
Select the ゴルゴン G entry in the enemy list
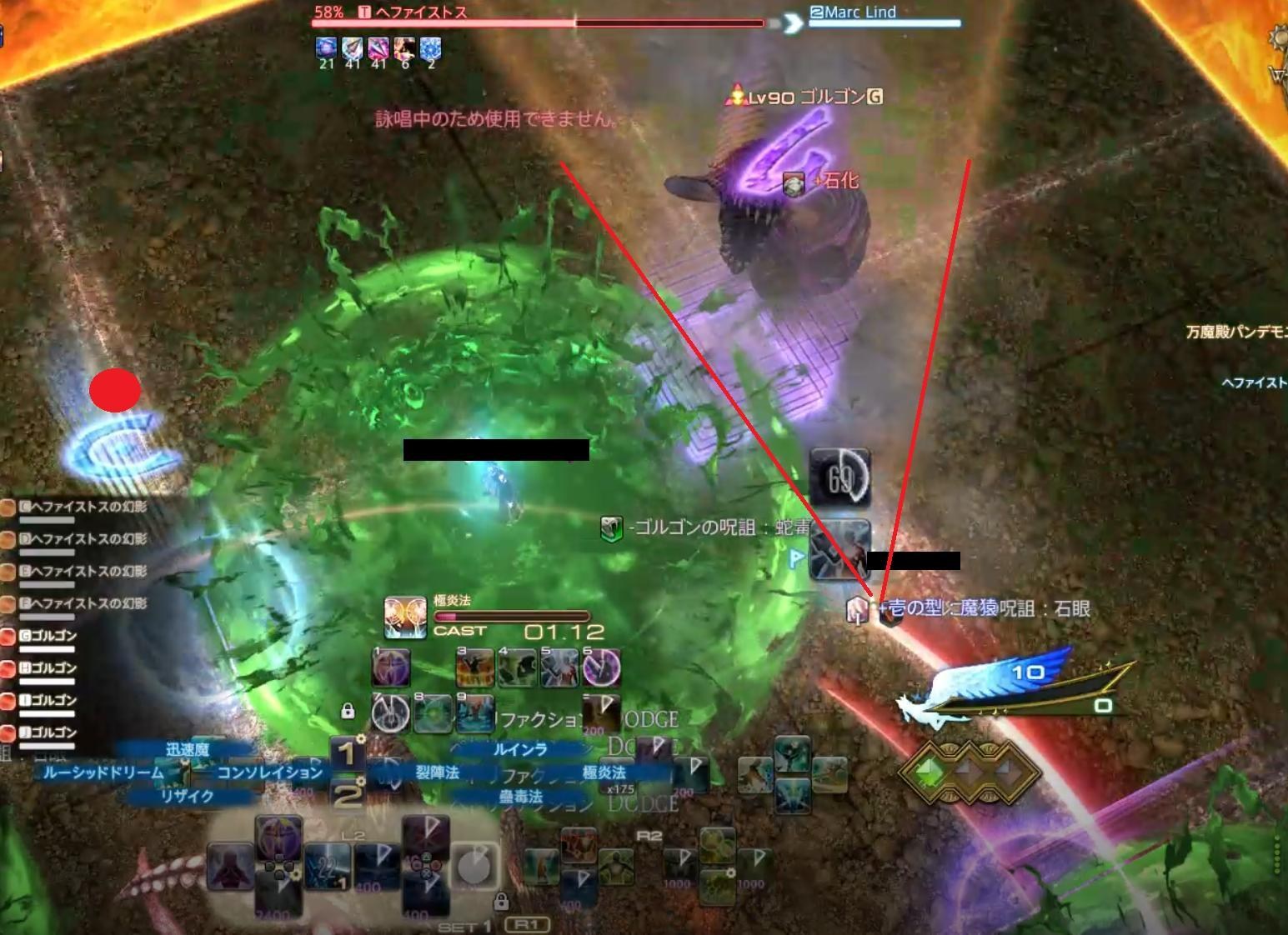(x=46, y=634)
